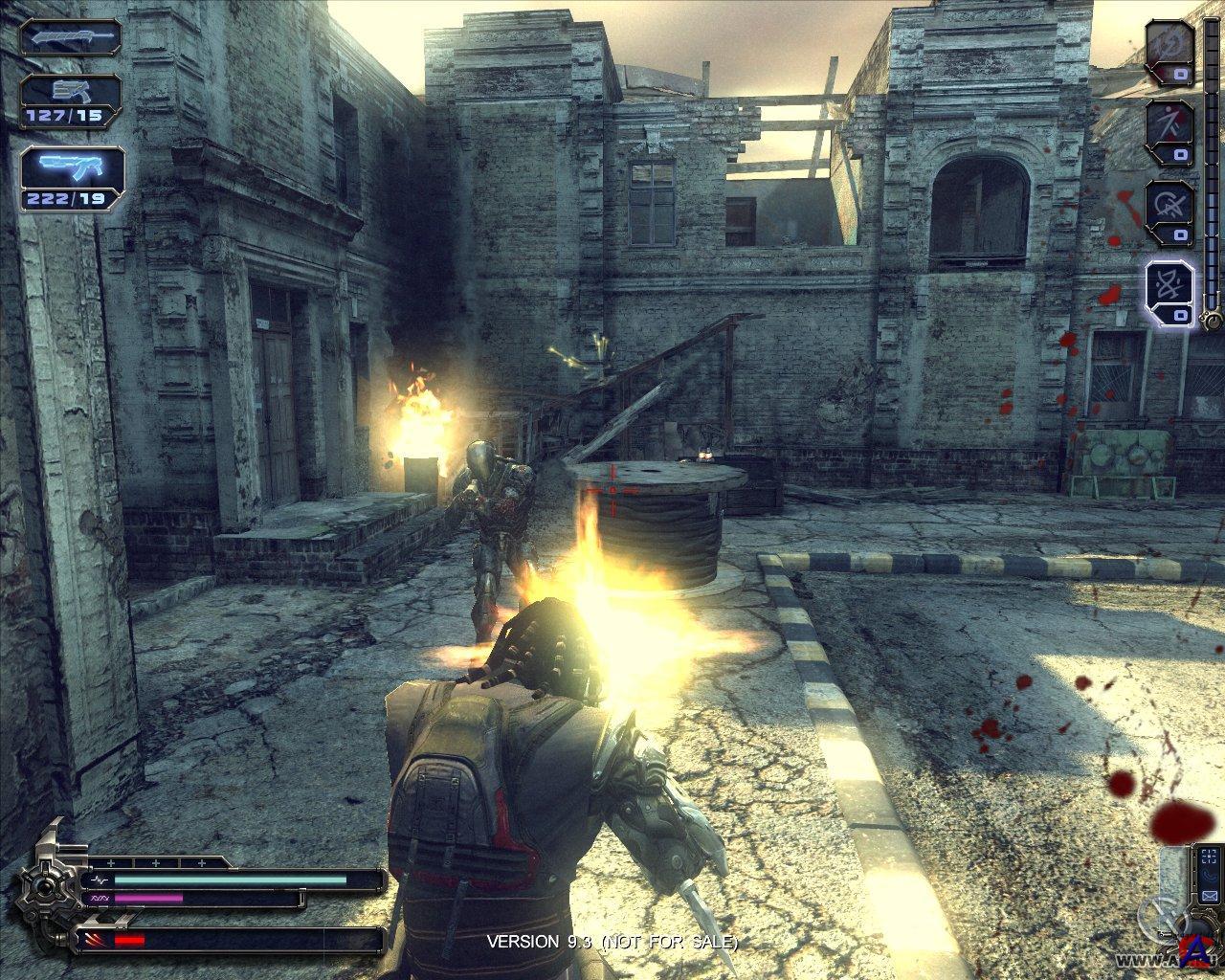Click the target-scan bracket icon

click(1210, 856)
